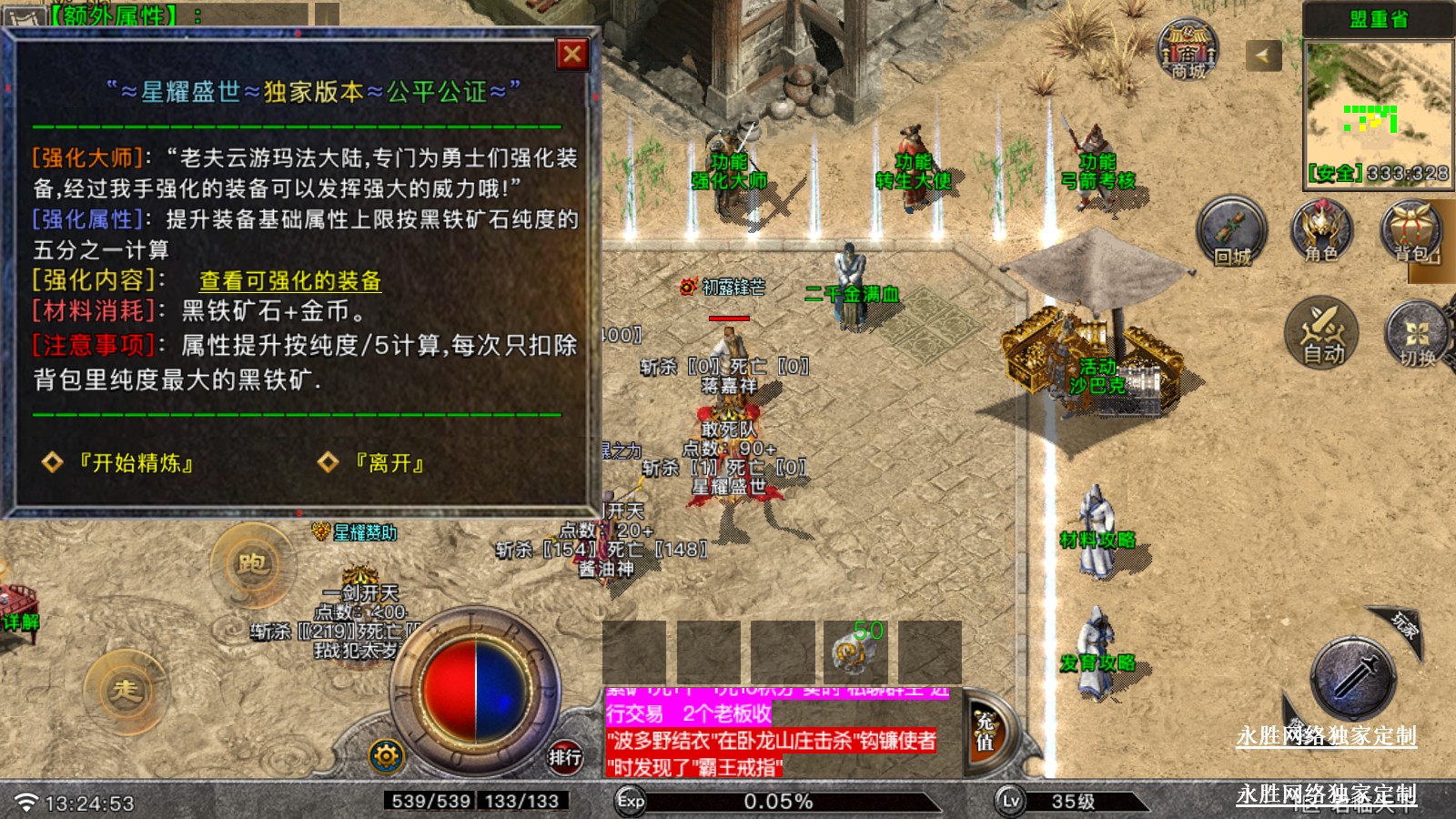
Task: Select the 离开 dialogue option
Action: (x=389, y=463)
